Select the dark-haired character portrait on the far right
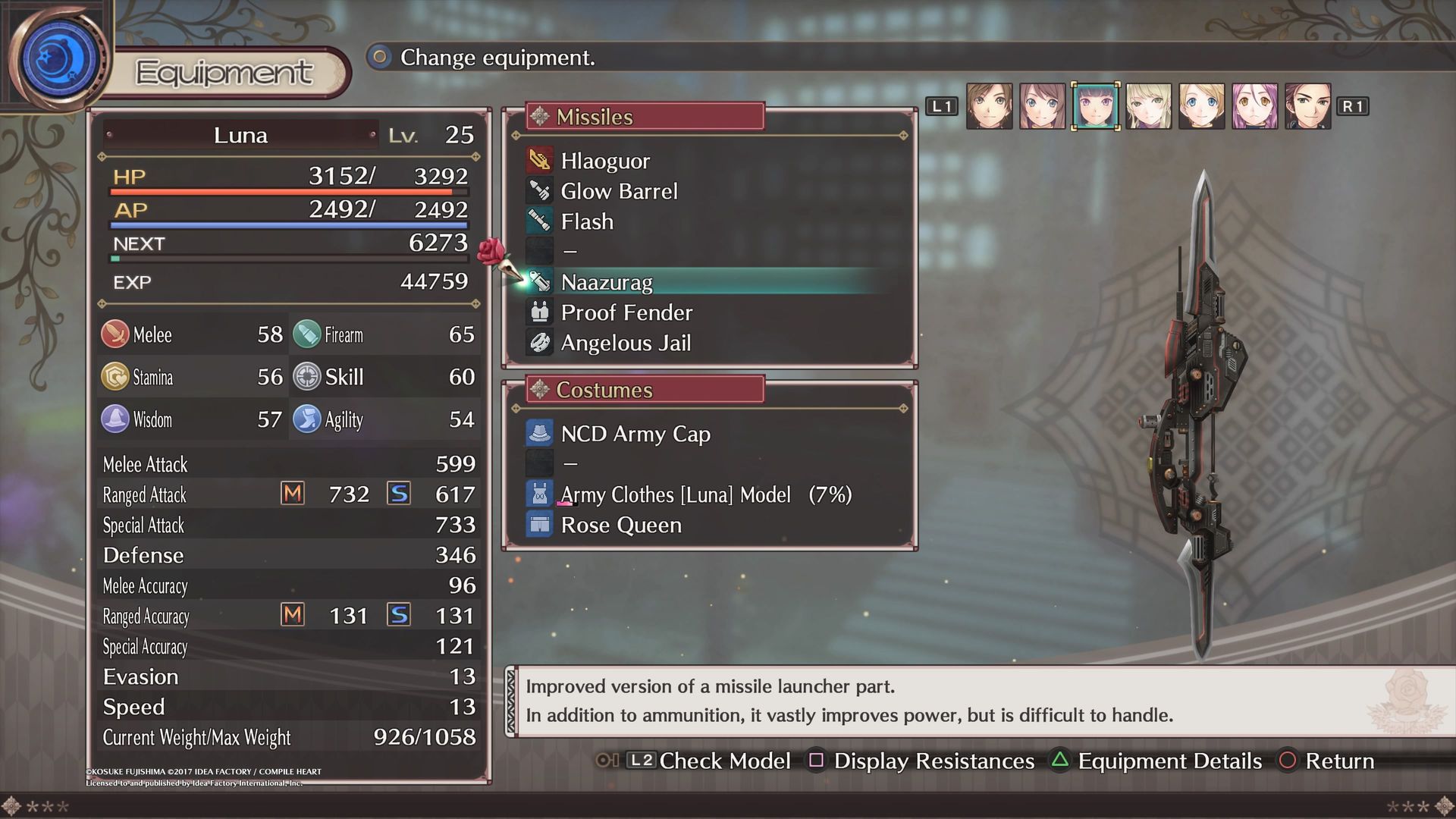1456x819 pixels. (x=1307, y=106)
